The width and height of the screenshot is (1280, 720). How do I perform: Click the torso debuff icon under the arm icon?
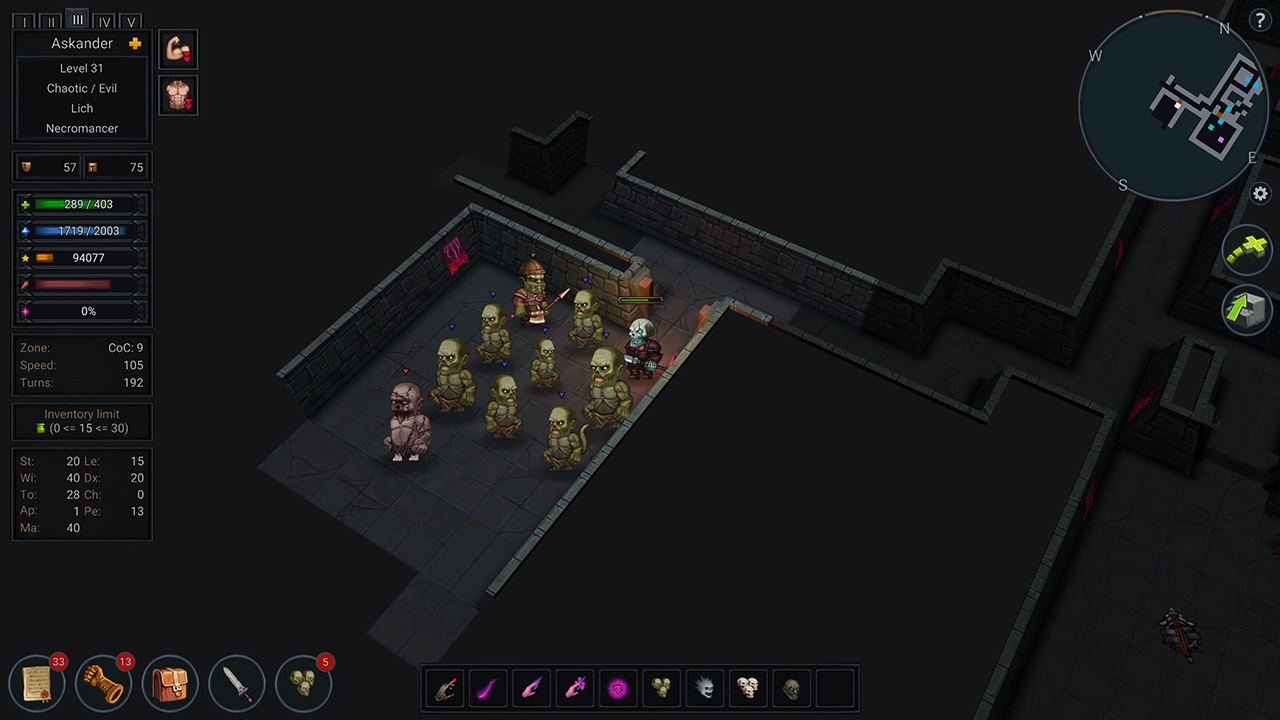[178, 95]
